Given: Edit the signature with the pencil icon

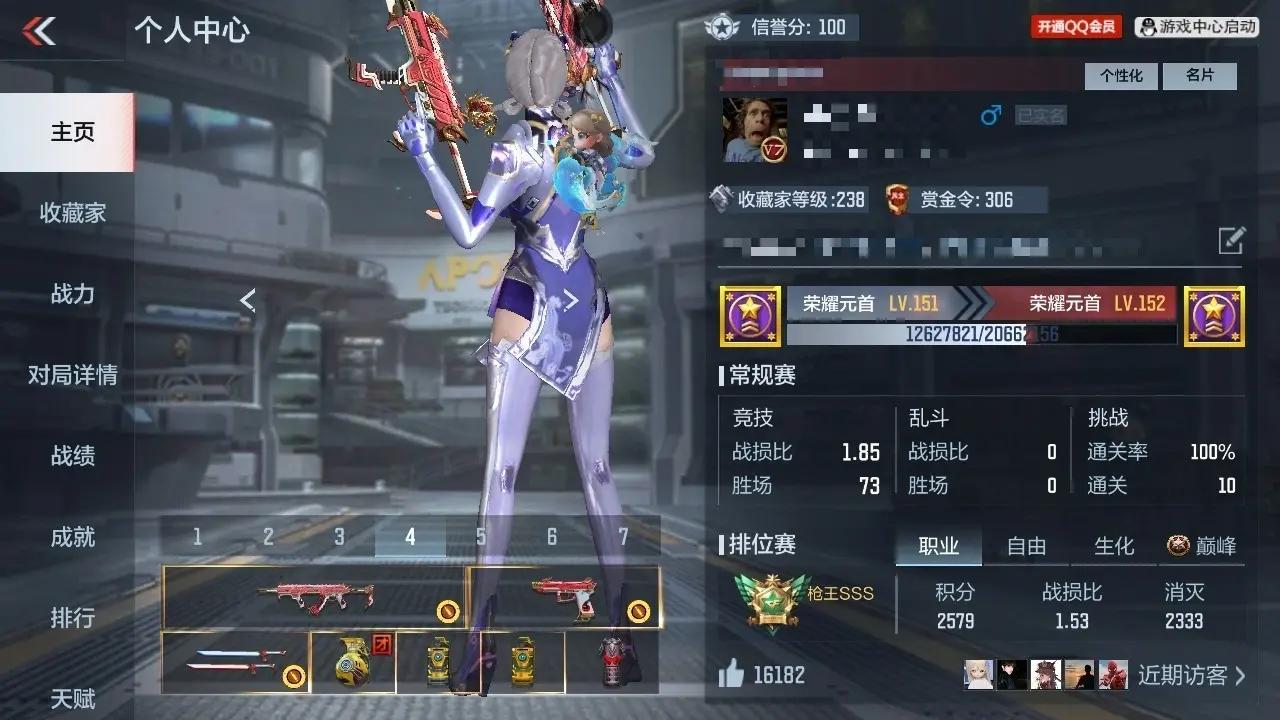Looking at the screenshot, I should (x=1231, y=240).
